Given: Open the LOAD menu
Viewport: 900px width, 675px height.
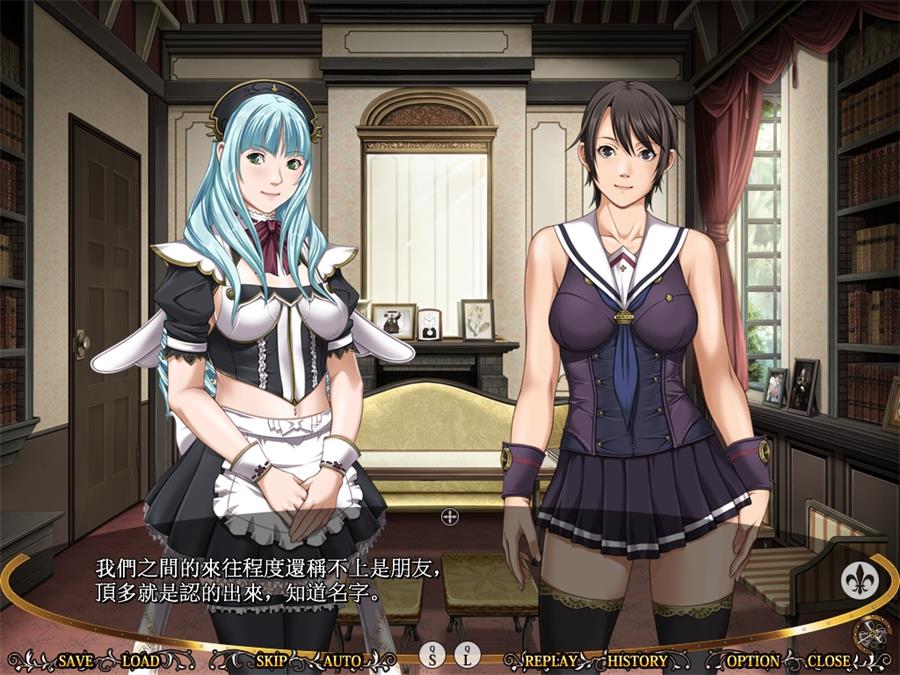Looking at the screenshot, I should point(140,660).
